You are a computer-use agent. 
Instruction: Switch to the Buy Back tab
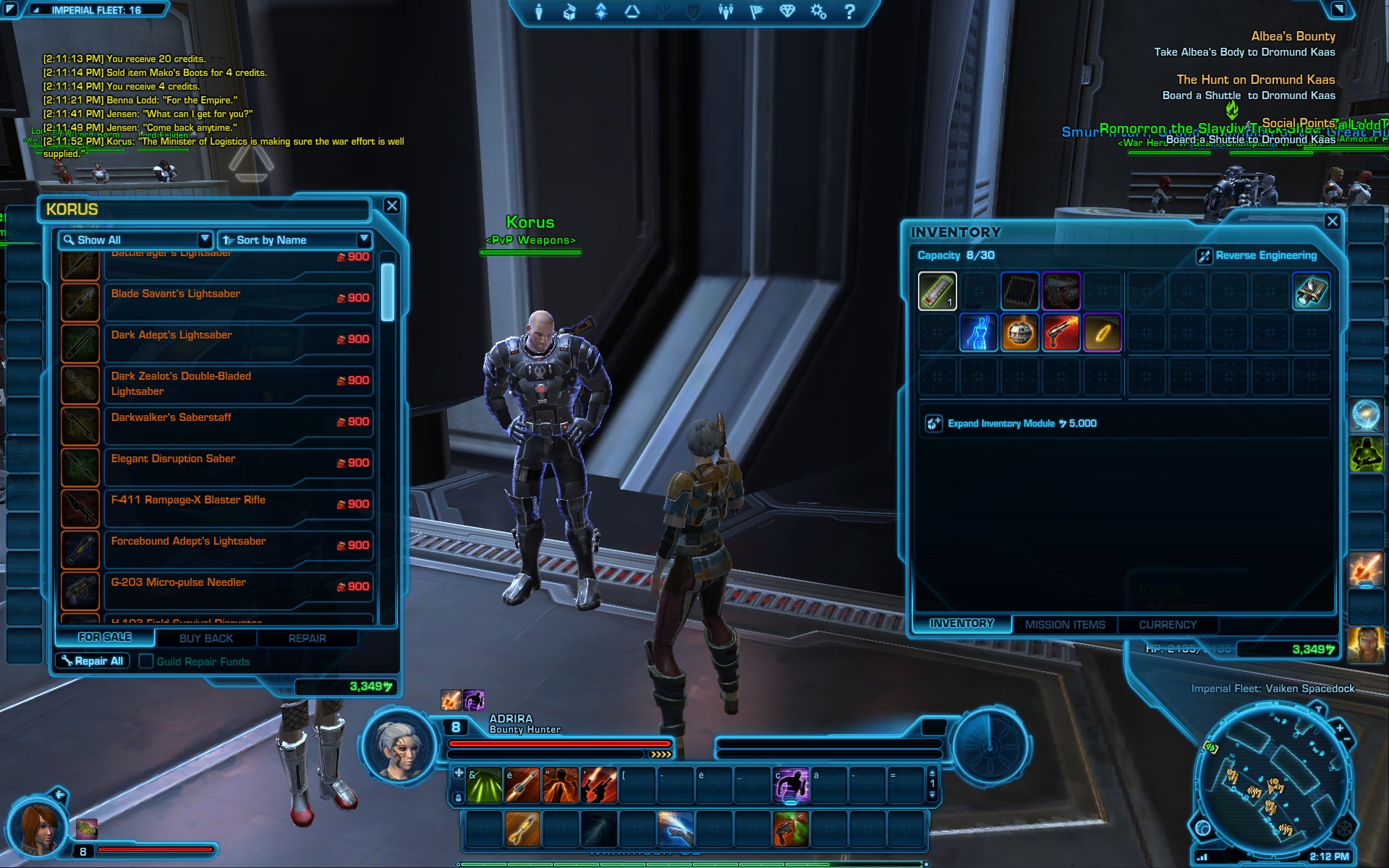coord(206,639)
